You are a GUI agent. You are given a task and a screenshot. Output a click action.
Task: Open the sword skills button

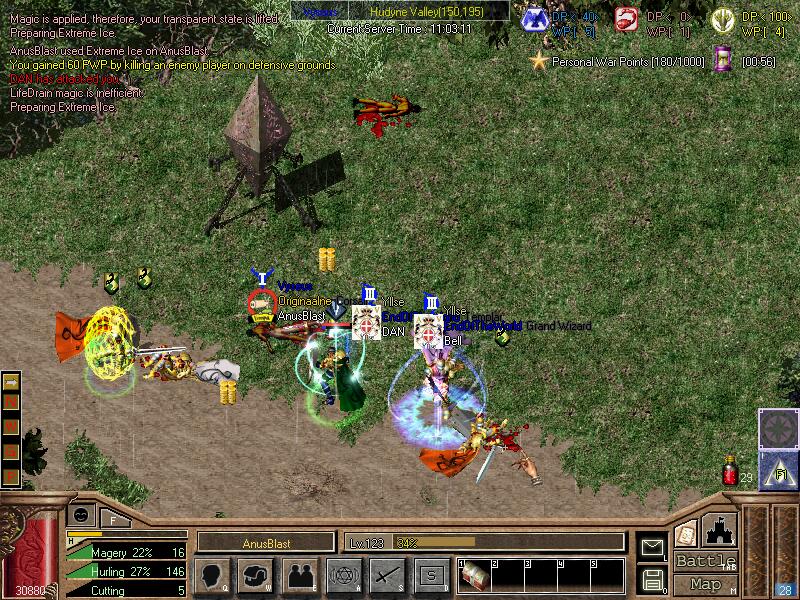pos(386,575)
